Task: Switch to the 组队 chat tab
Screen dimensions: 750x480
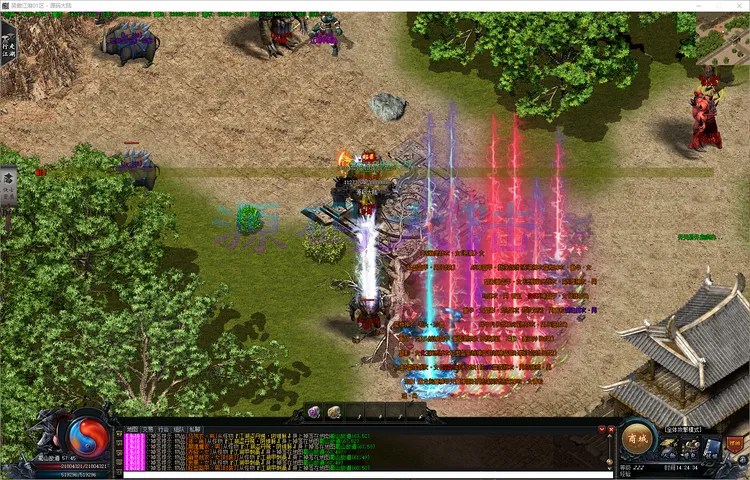Action: click(179, 429)
